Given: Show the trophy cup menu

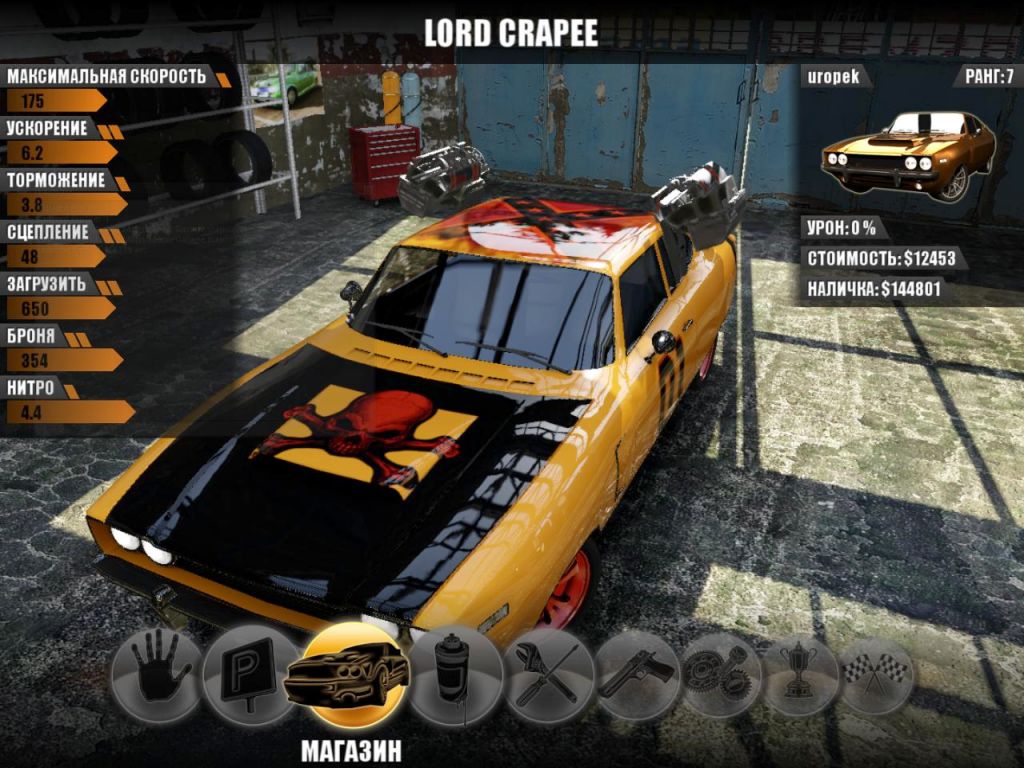Looking at the screenshot, I should [800, 673].
